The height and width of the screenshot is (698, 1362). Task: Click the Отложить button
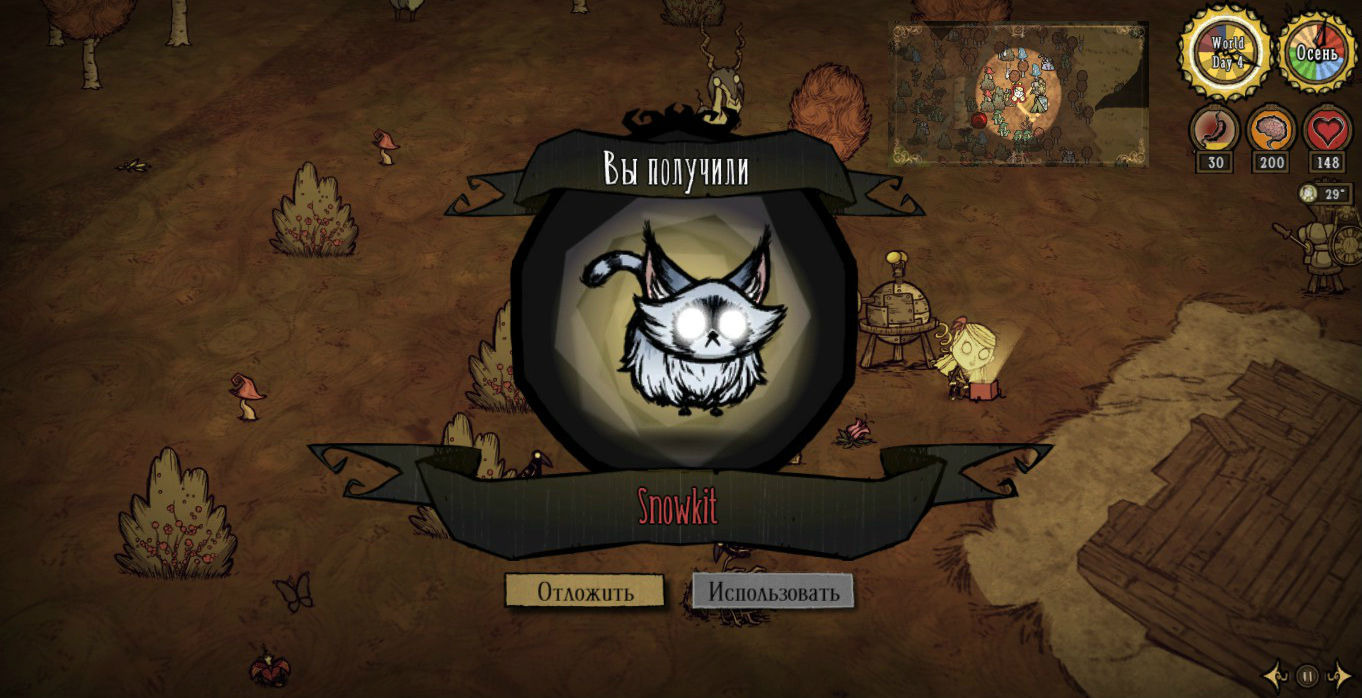(585, 591)
